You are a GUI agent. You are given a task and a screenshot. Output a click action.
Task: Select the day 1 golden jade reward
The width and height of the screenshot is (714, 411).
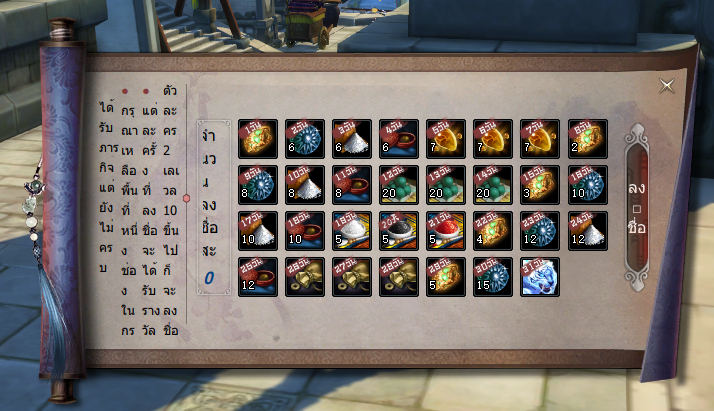point(257,138)
